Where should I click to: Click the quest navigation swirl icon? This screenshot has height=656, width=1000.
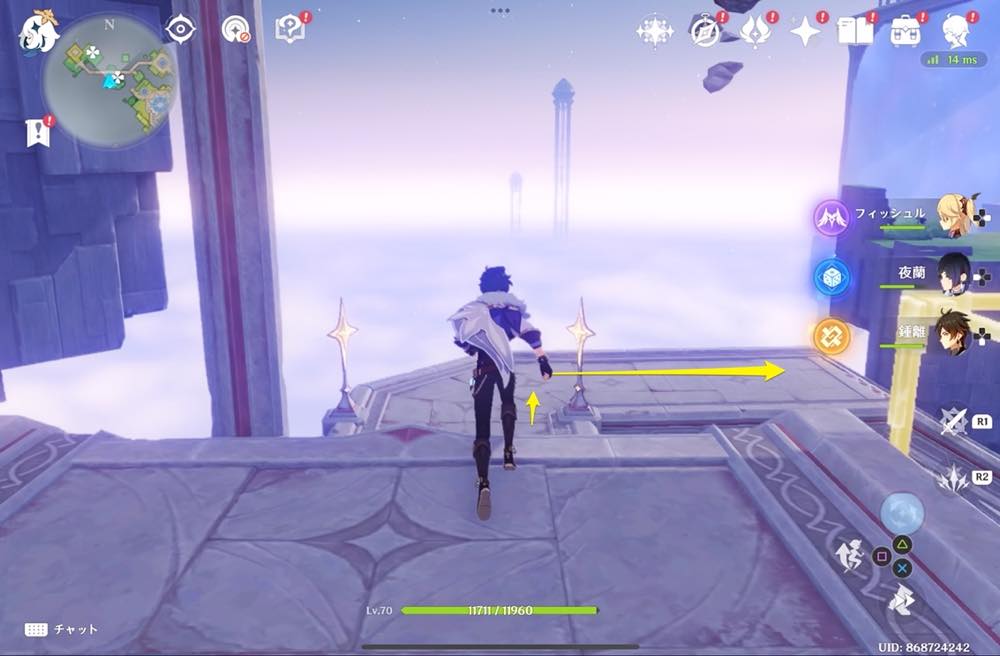click(x=236, y=30)
